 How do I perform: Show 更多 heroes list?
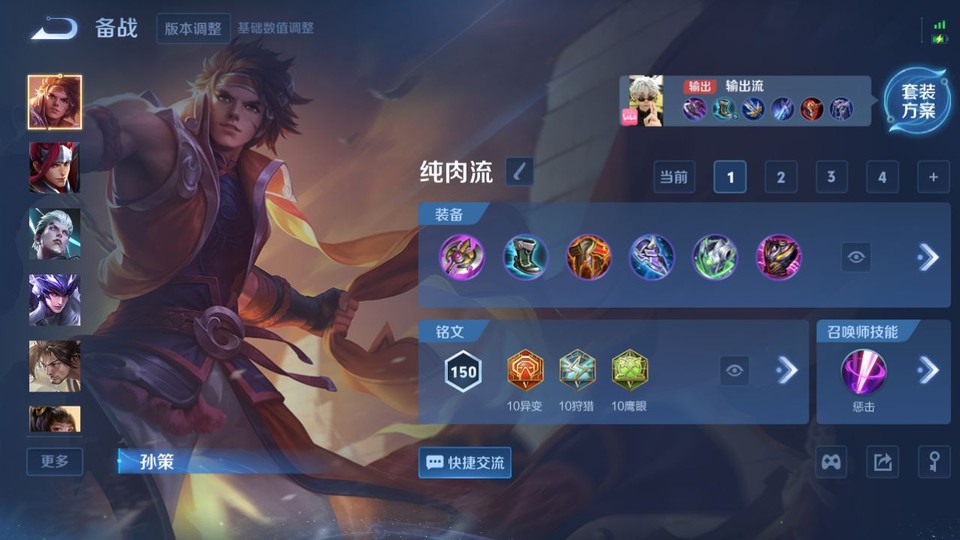click(x=55, y=461)
